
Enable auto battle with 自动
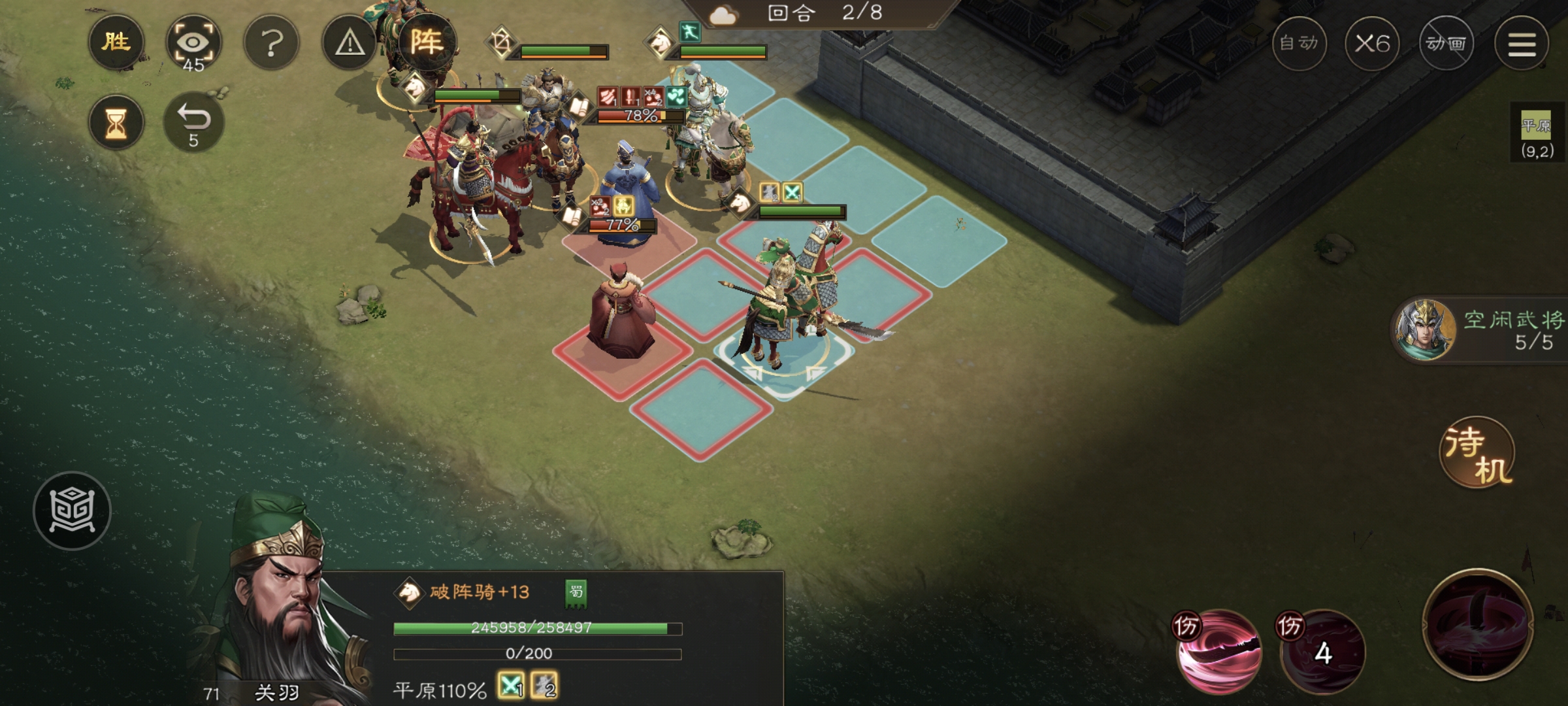1299,44
